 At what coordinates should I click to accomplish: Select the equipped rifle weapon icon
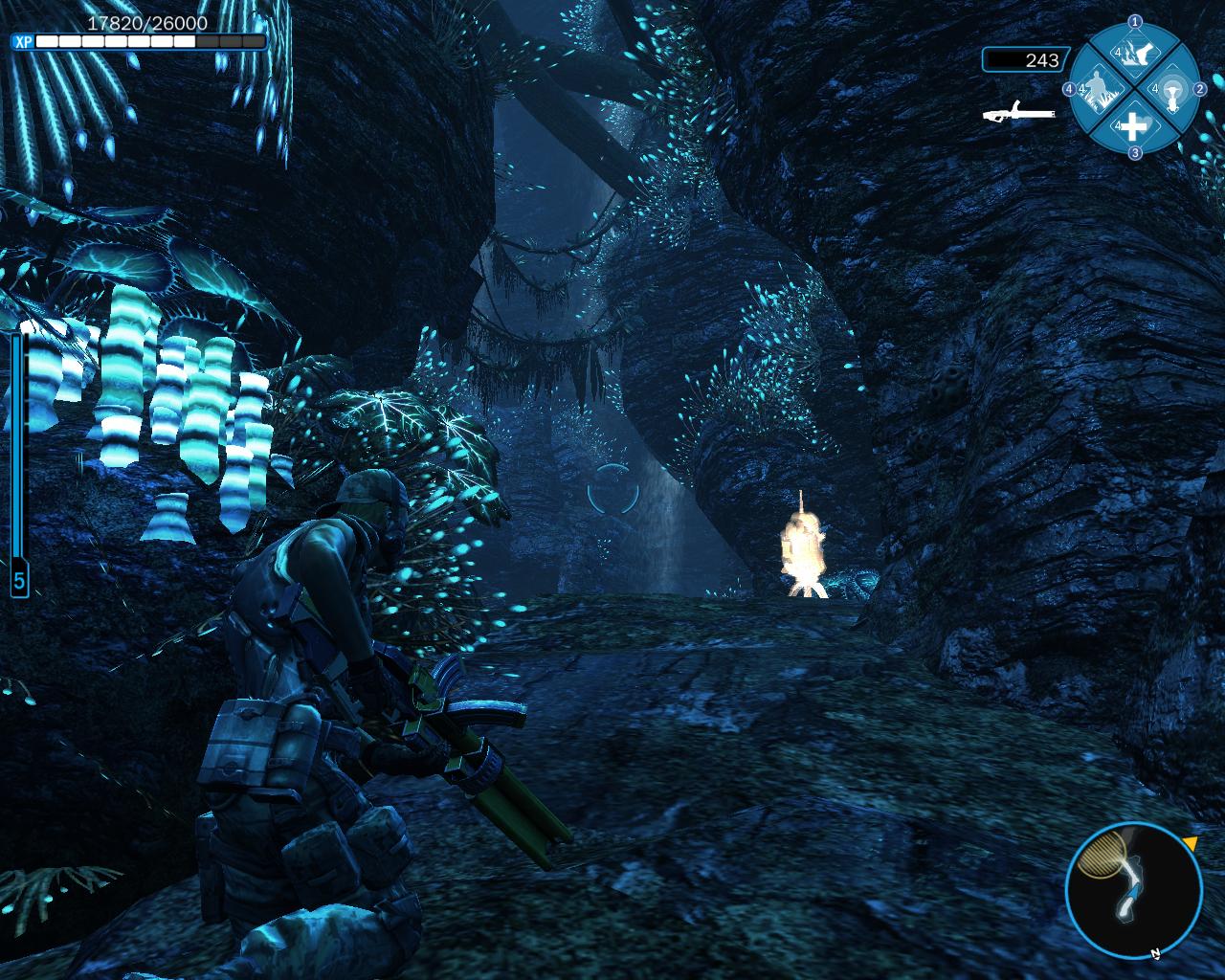pyautogui.click(x=1018, y=113)
